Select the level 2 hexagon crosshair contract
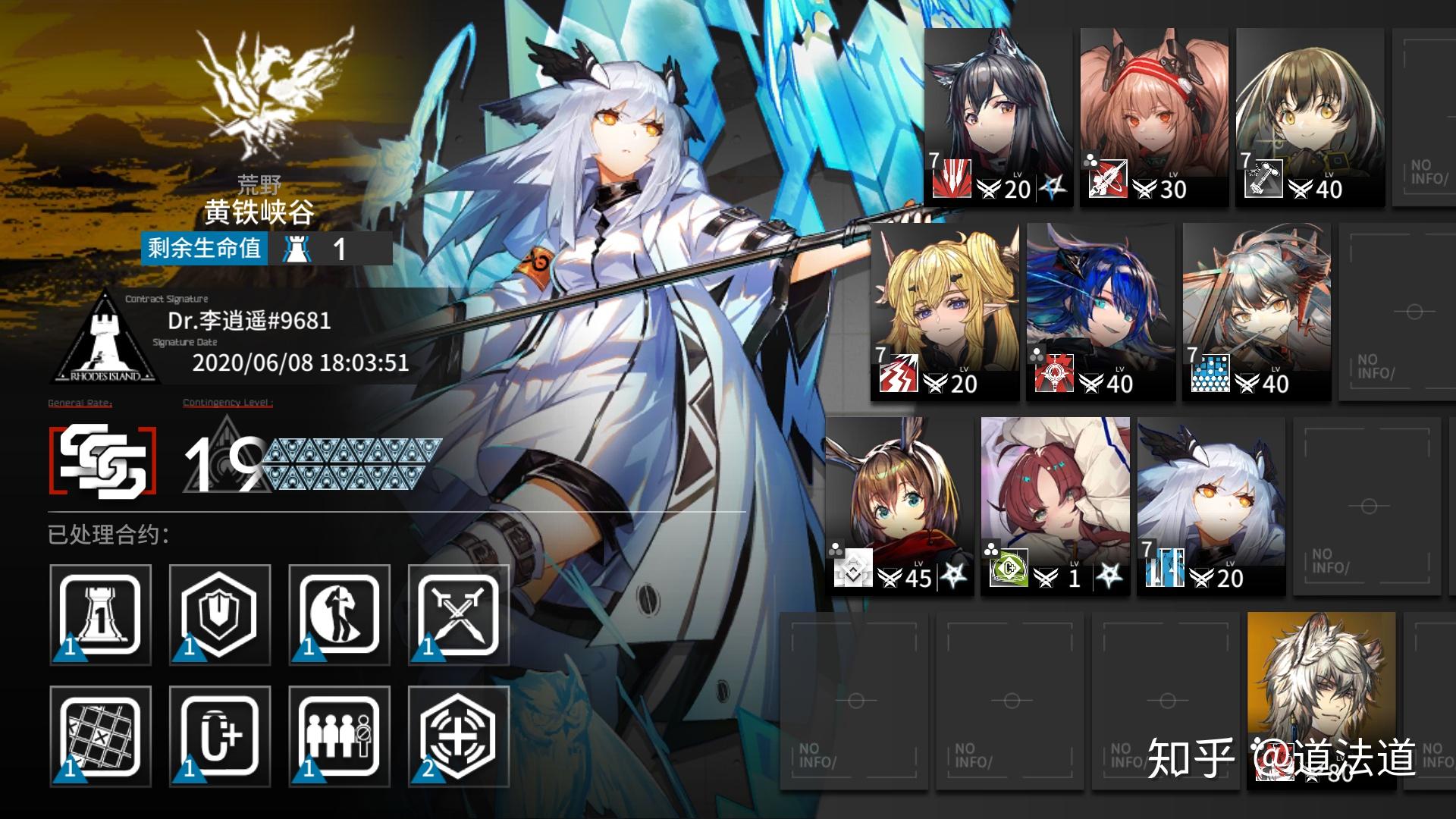This screenshot has height=819, width=1456. (x=458, y=736)
